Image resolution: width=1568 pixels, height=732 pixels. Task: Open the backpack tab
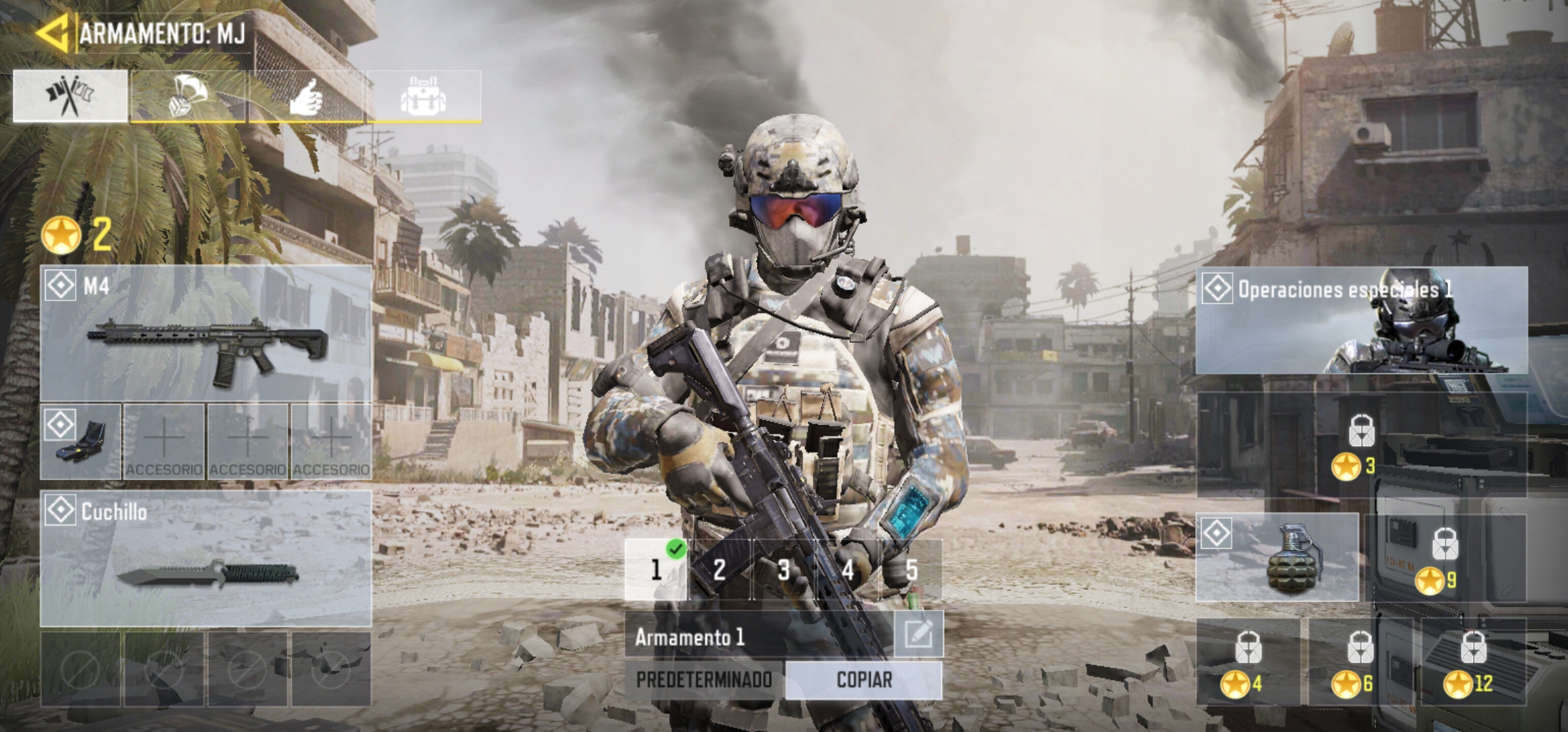click(423, 96)
